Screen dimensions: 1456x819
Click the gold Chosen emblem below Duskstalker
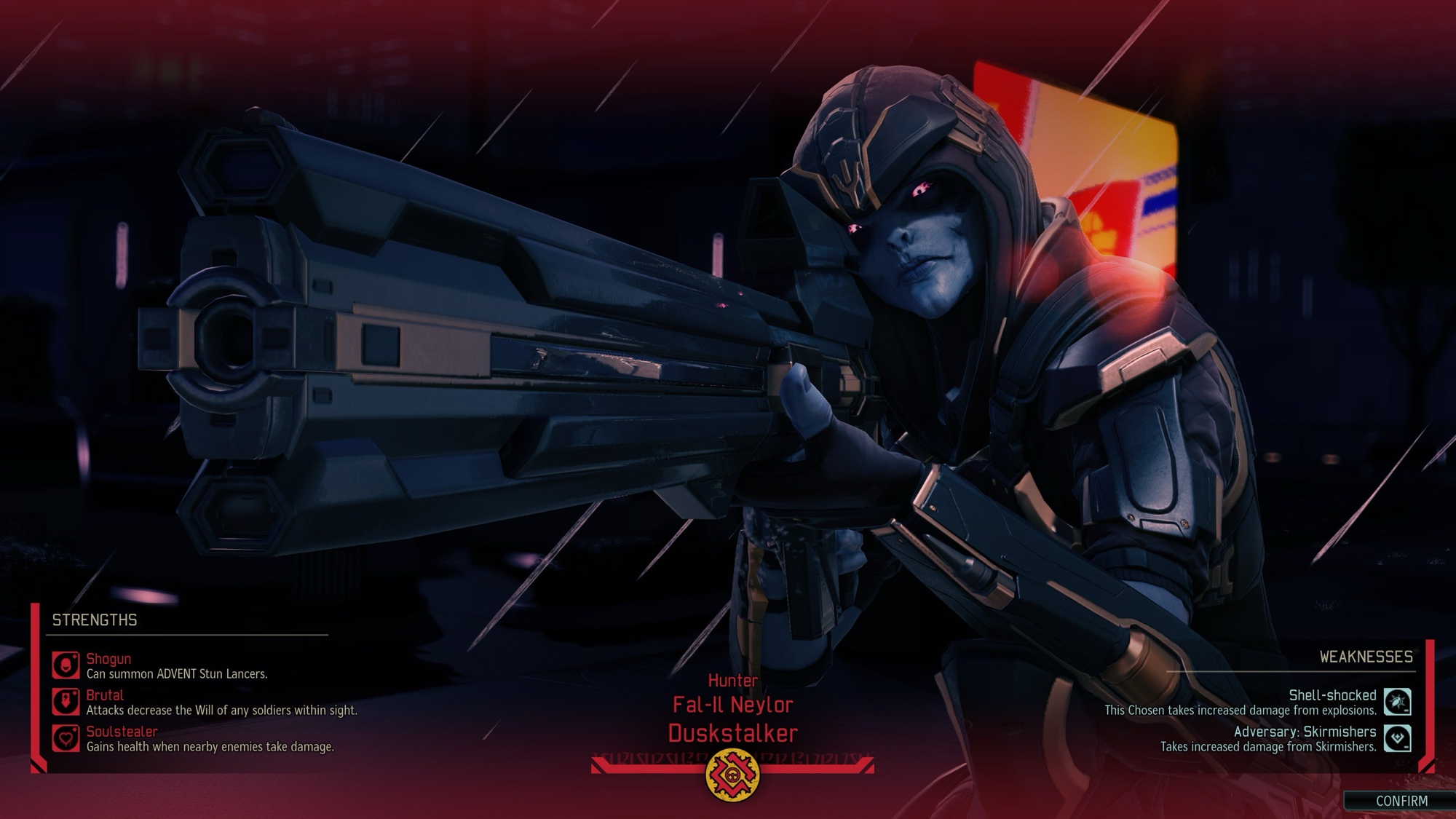[x=732, y=774]
